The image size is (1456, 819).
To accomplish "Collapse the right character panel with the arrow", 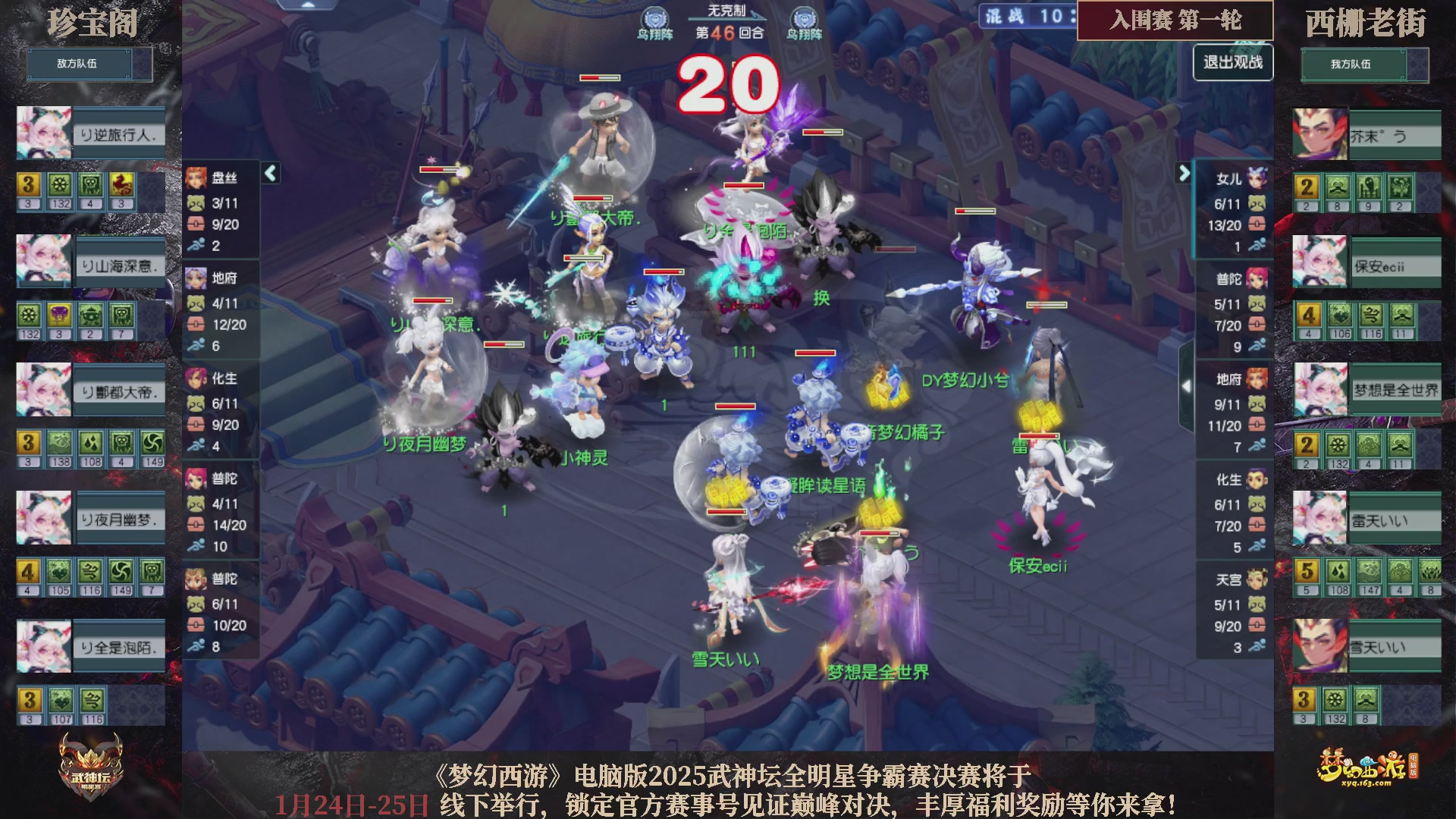I will [1185, 173].
